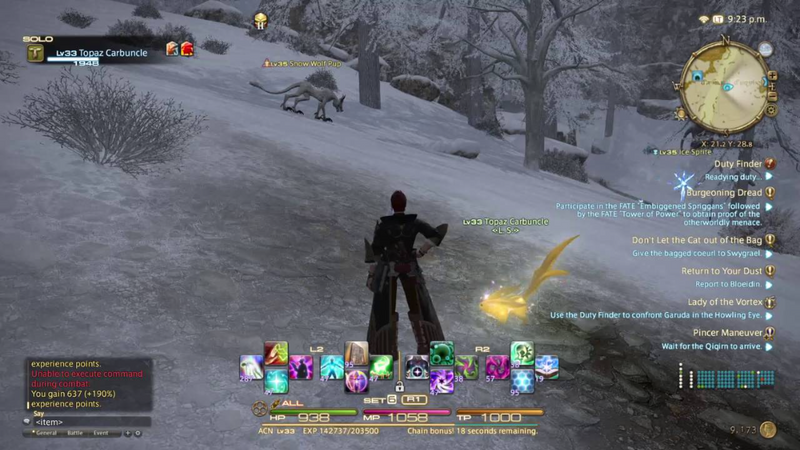Add a new chat tab with plus button

[127, 433]
